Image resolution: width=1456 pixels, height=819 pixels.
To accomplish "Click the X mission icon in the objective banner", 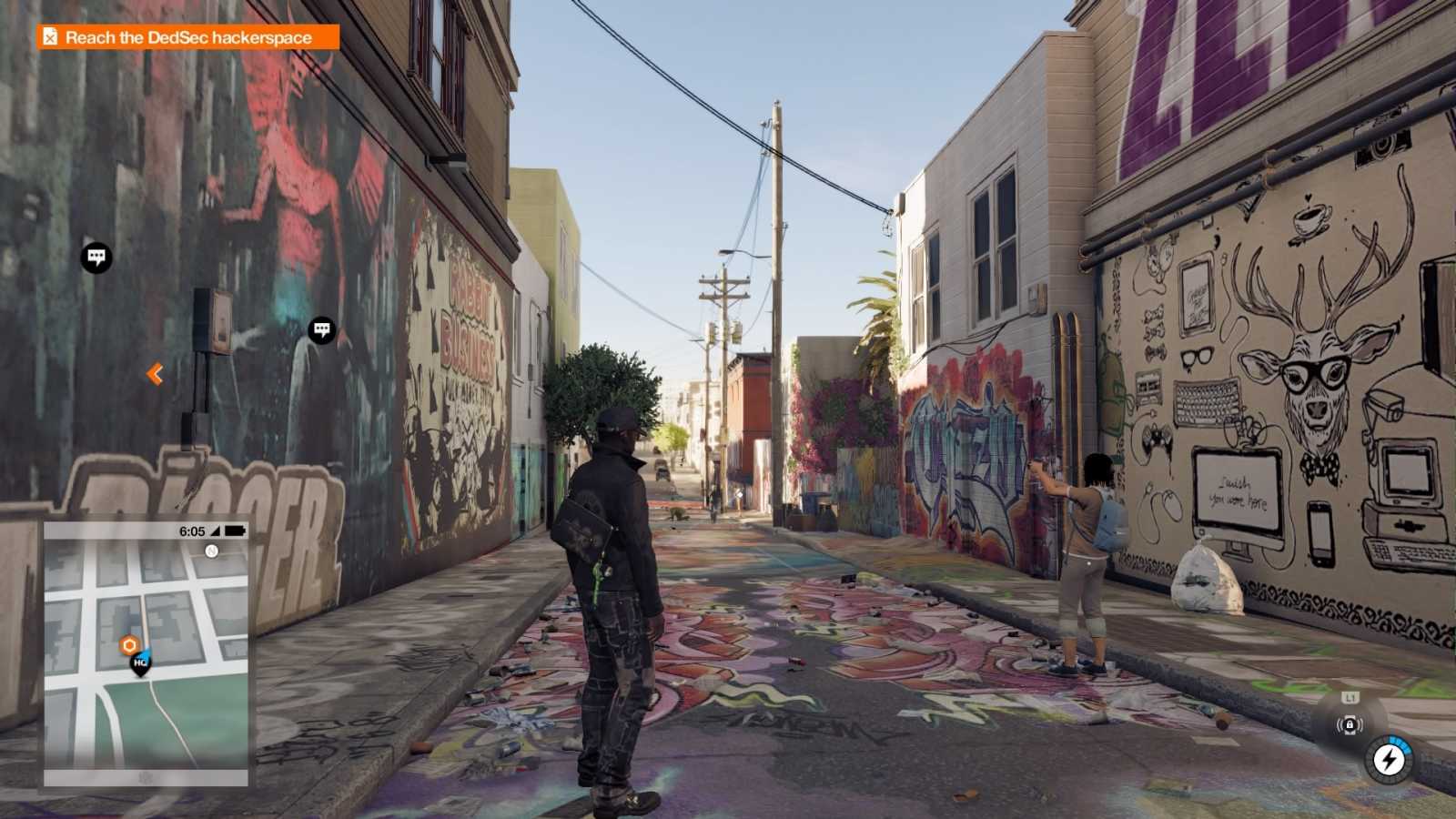I will (49, 38).
